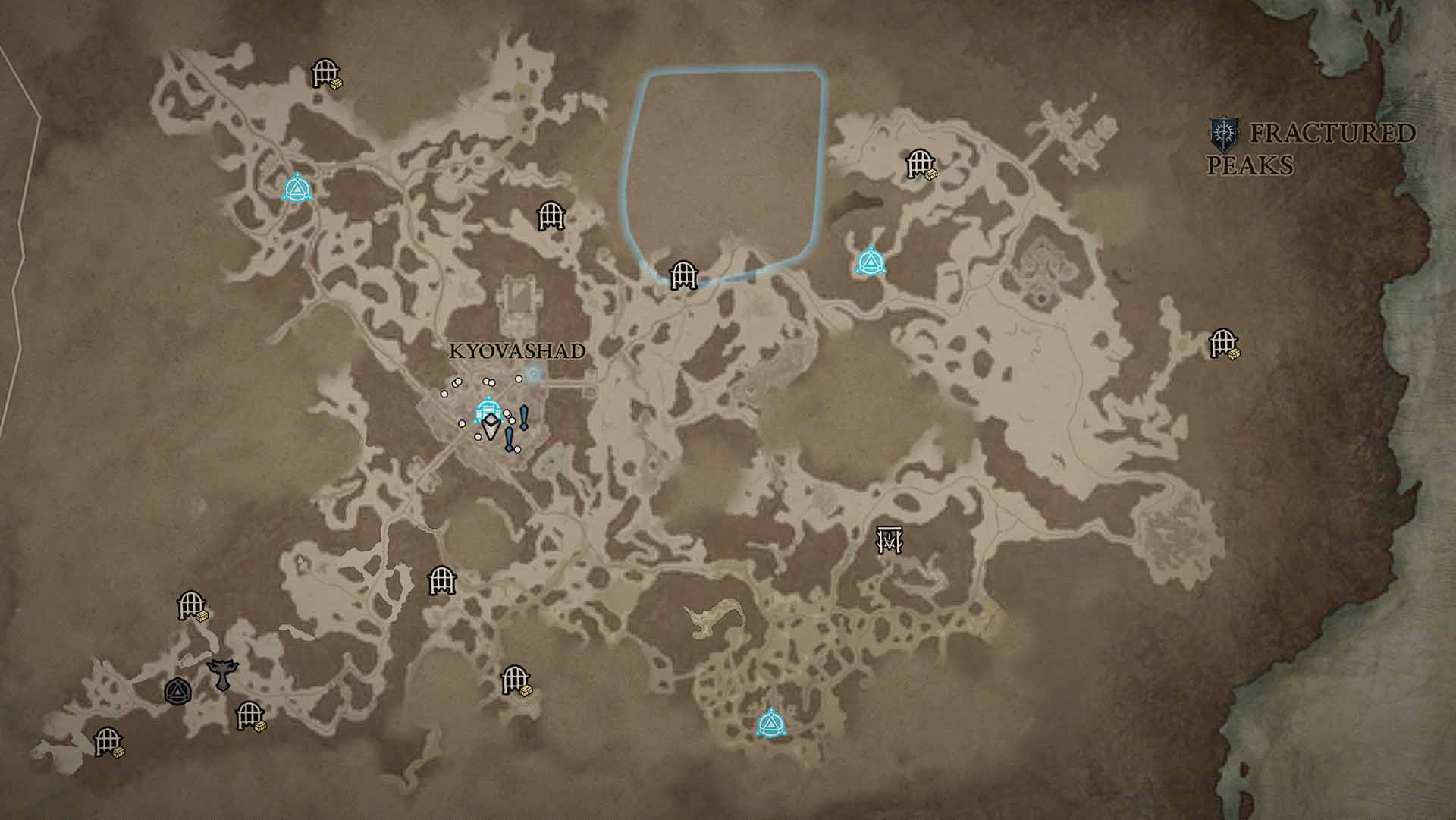Click the dungeon entrance north of Kyovashad
1456x820 pixels.
pos(551,216)
